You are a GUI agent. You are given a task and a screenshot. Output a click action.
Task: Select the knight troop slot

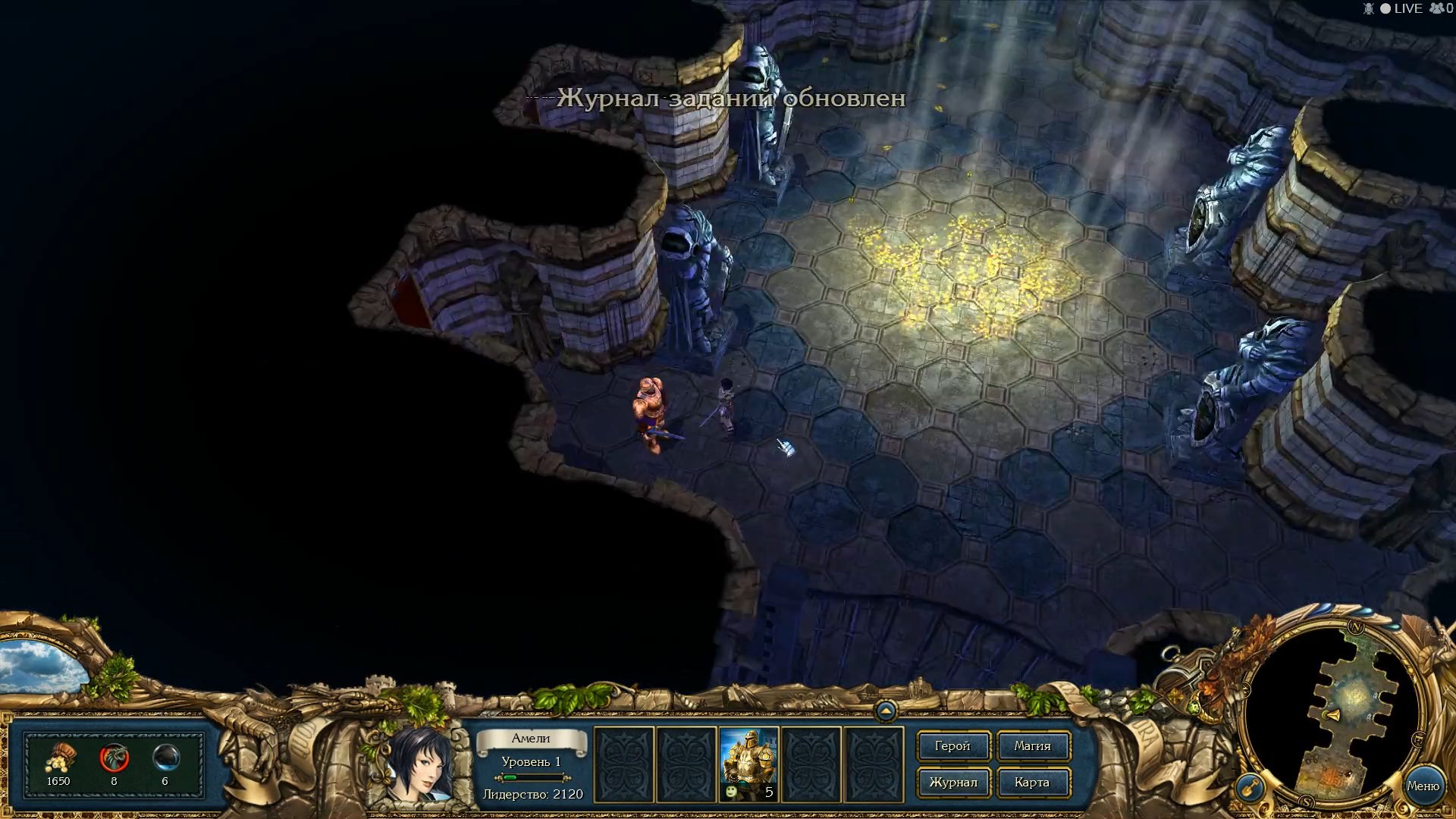(748, 764)
